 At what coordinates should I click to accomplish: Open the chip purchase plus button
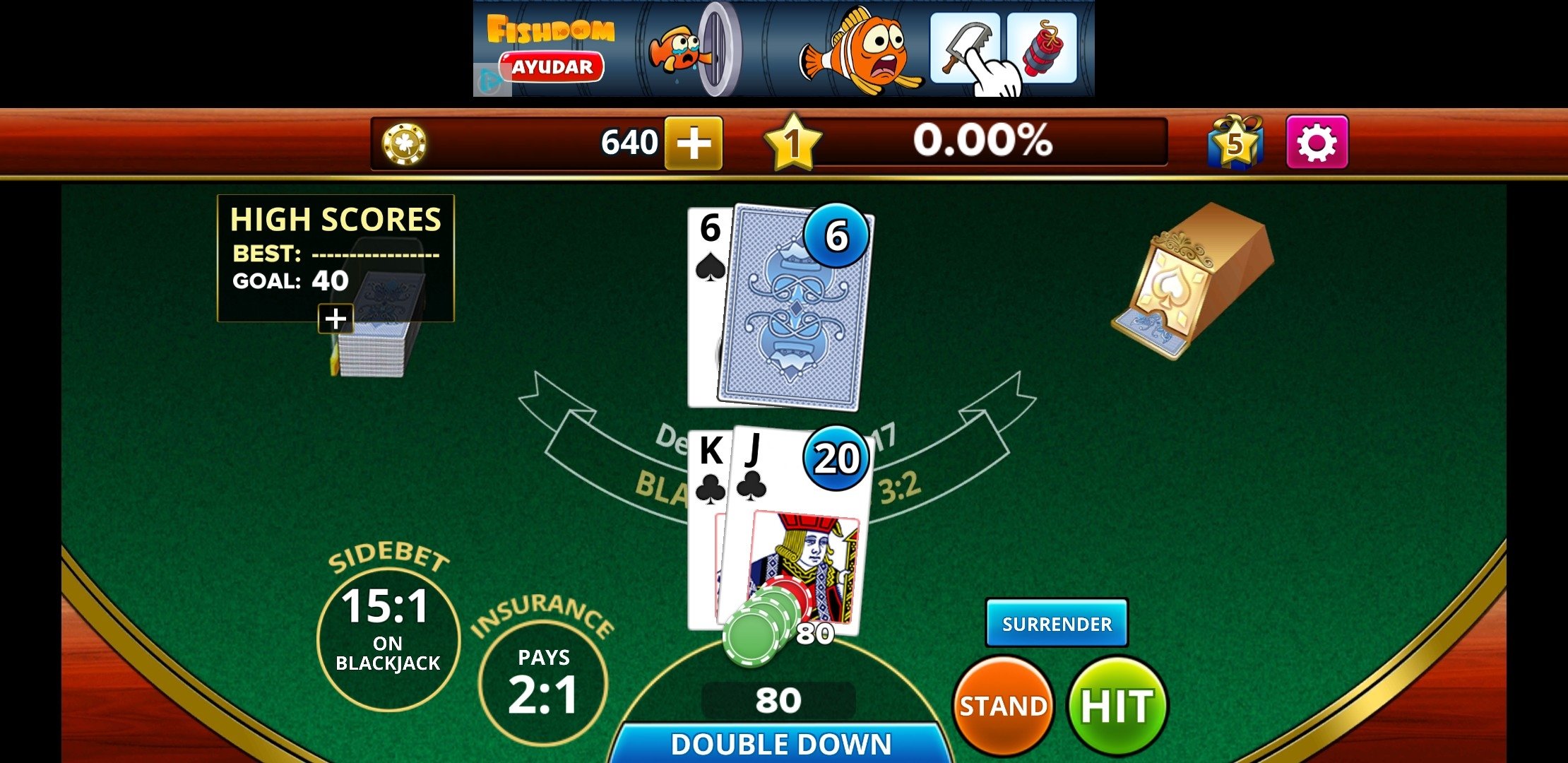(695, 143)
